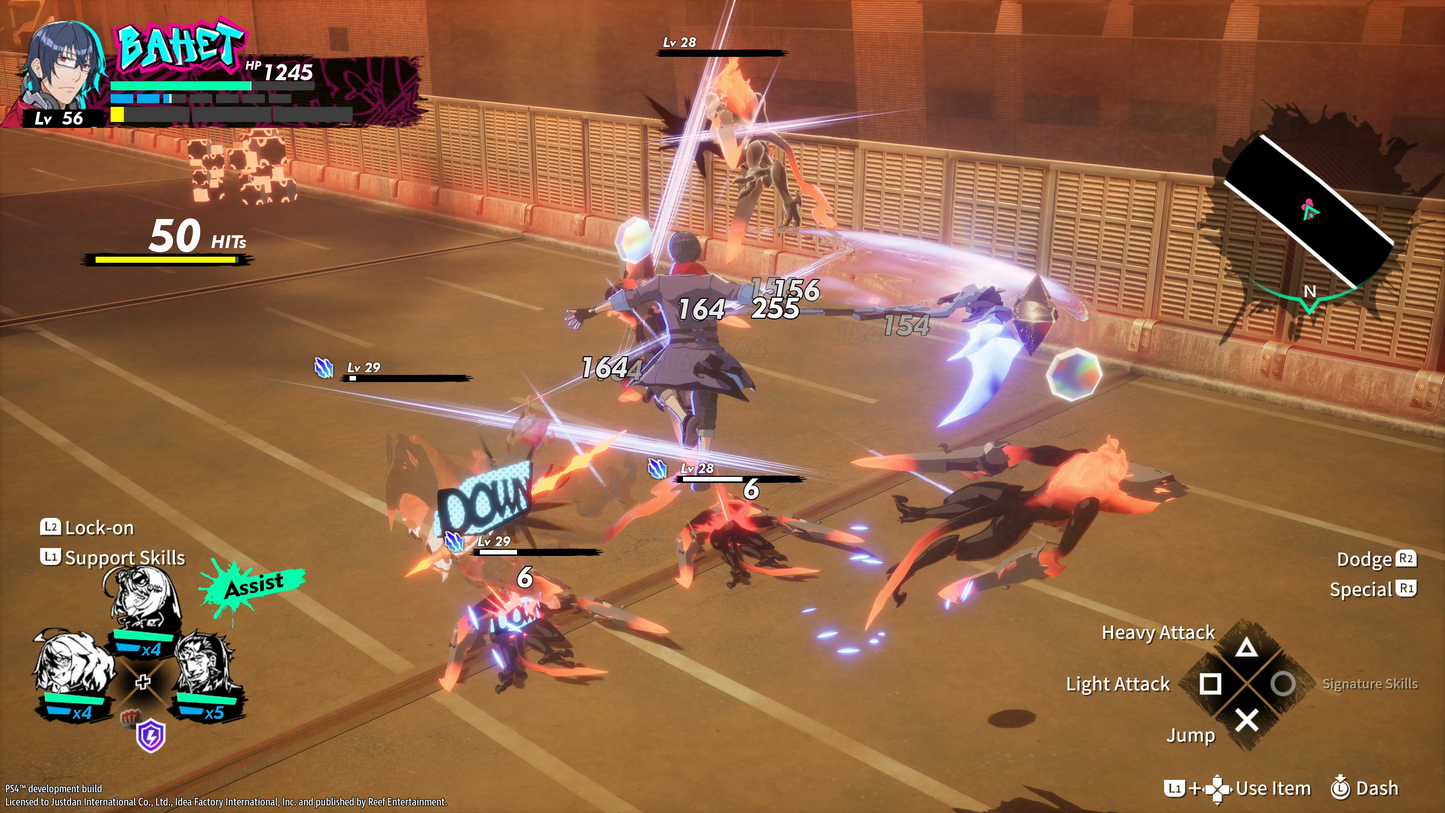Select Bahet's character portrait
The image size is (1445, 813).
[62, 70]
